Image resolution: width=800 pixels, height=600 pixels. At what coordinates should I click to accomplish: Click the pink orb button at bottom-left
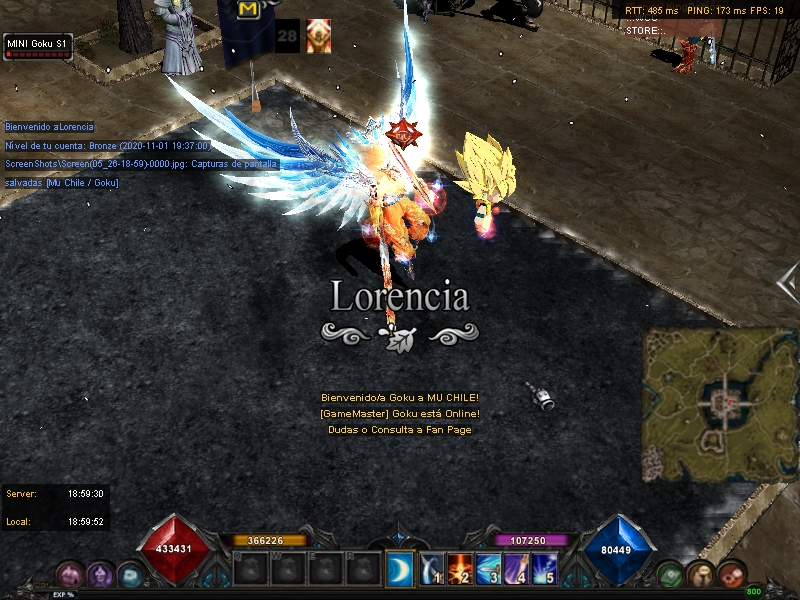click(x=70, y=575)
